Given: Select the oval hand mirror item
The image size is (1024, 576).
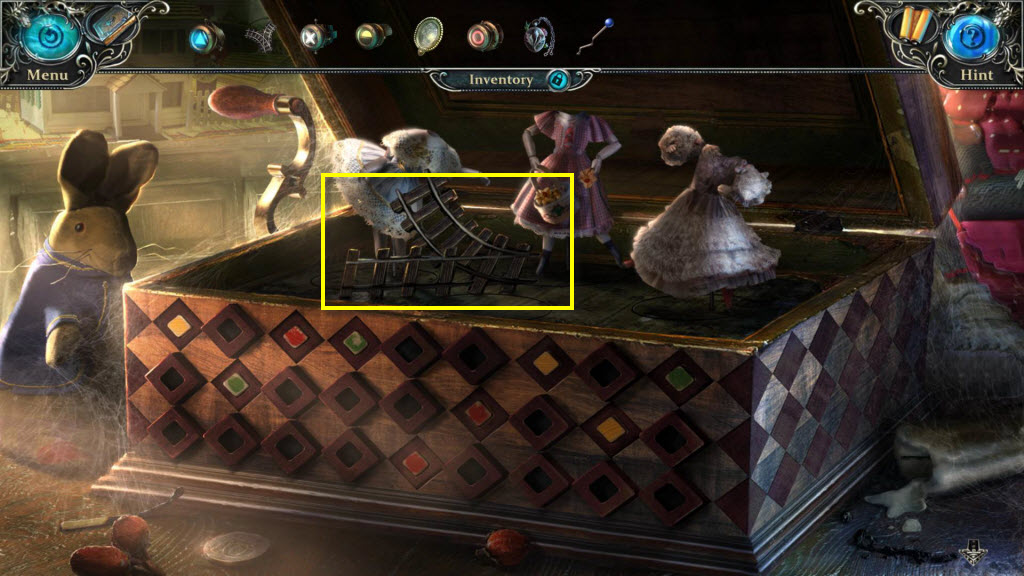Looking at the screenshot, I should (x=428, y=35).
